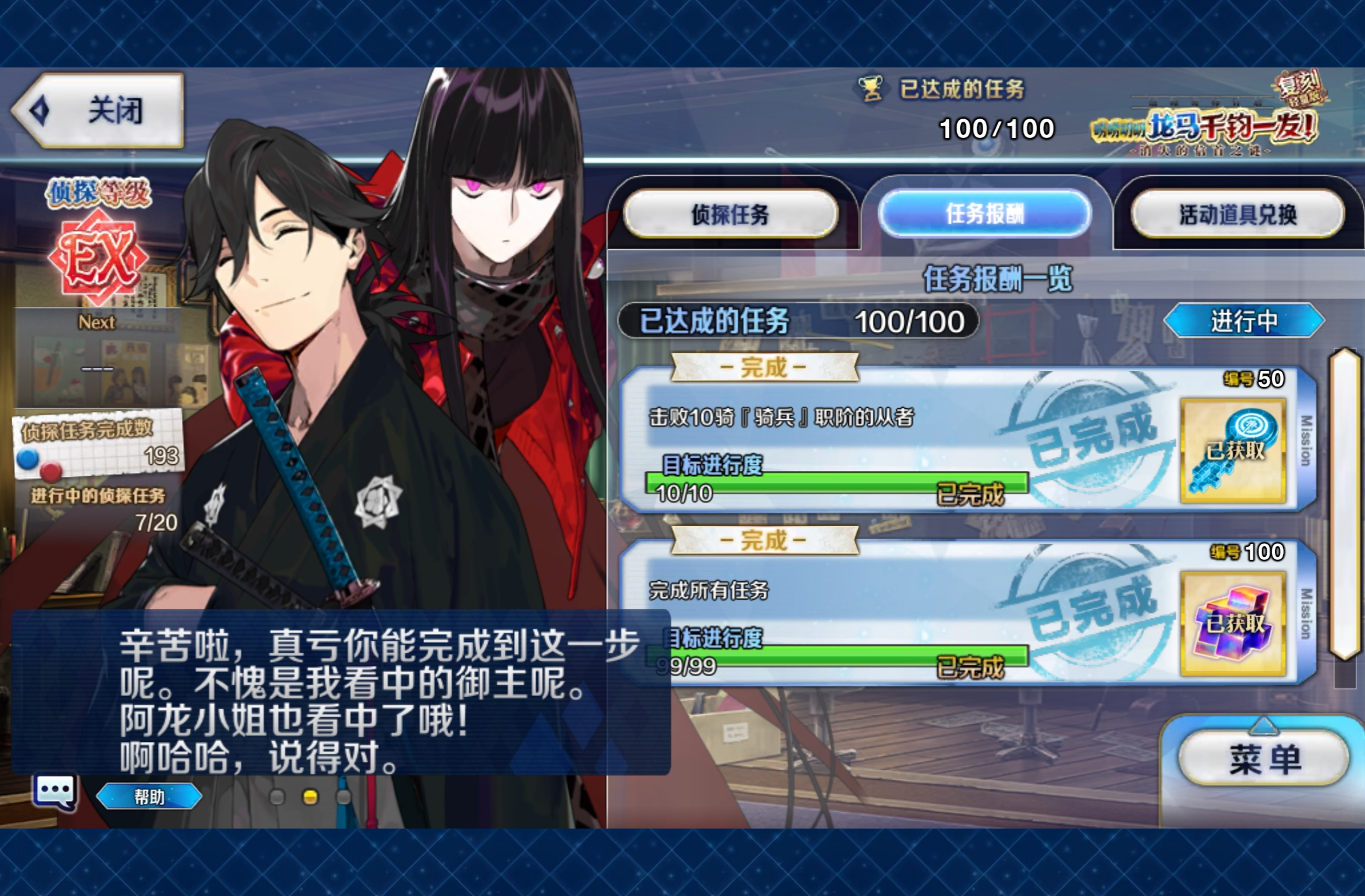This screenshot has width=1365, height=896.
Task: Select mission 50 blue key reward icon
Action: pos(1232,450)
